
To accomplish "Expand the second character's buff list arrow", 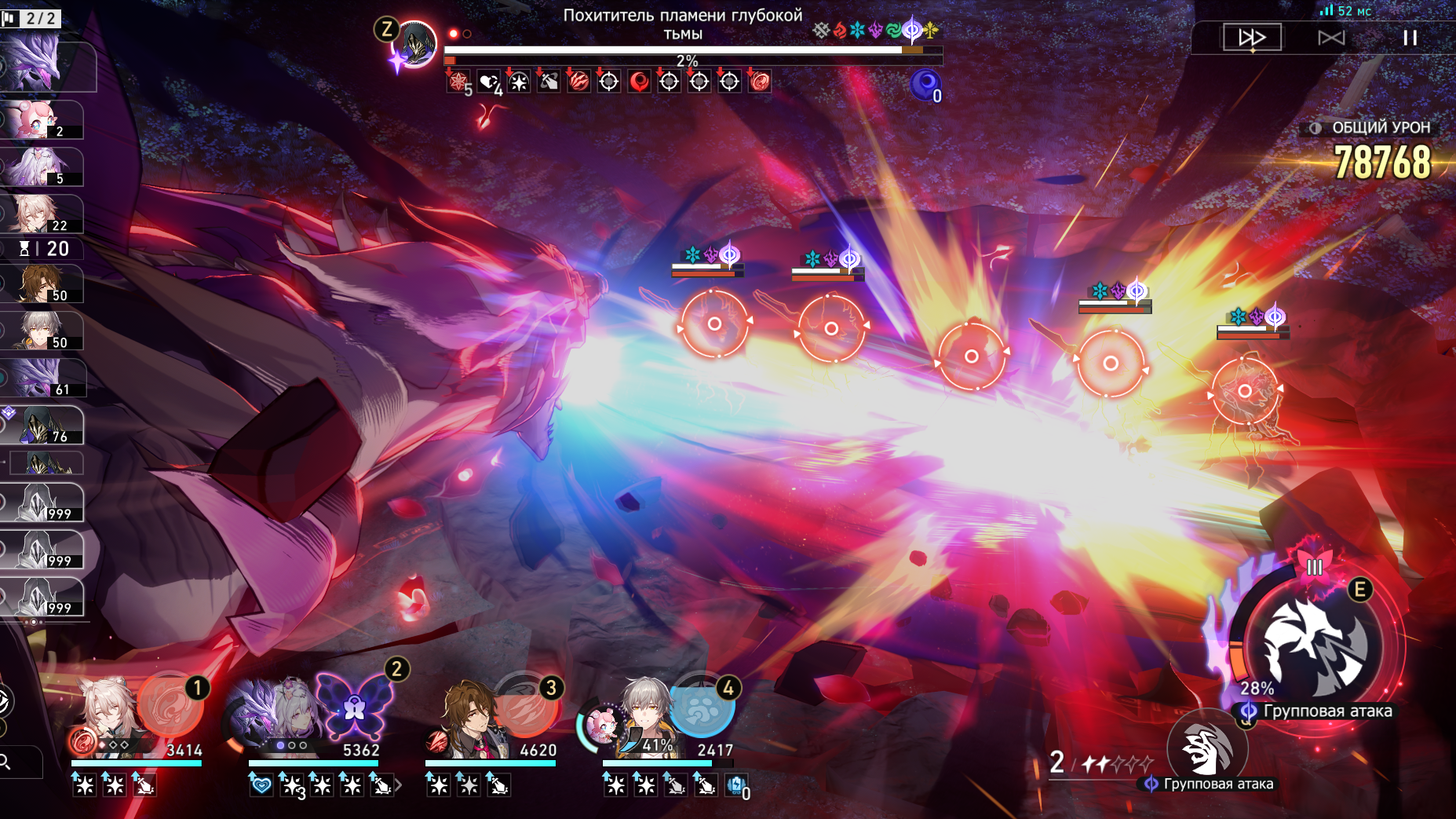I will click(399, 784).
